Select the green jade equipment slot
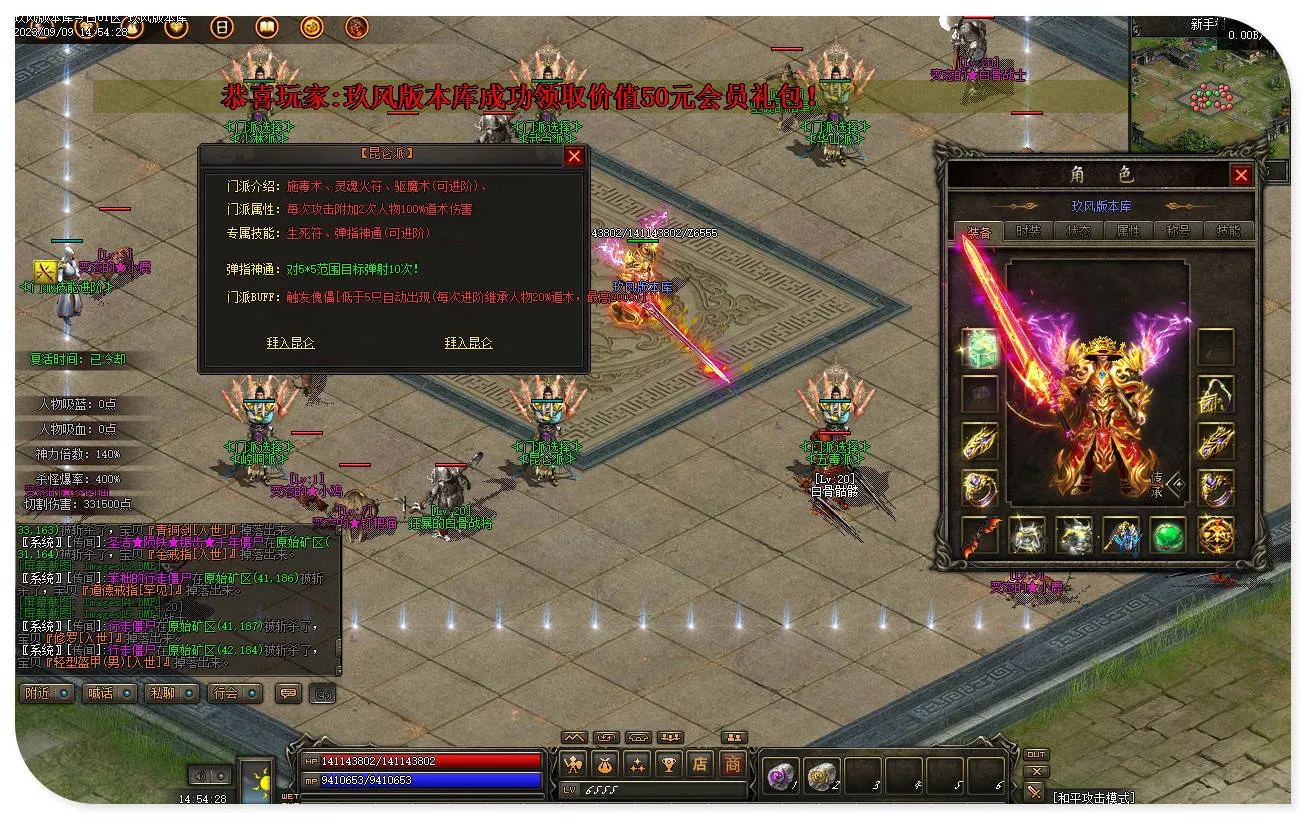 click(980, 348)
